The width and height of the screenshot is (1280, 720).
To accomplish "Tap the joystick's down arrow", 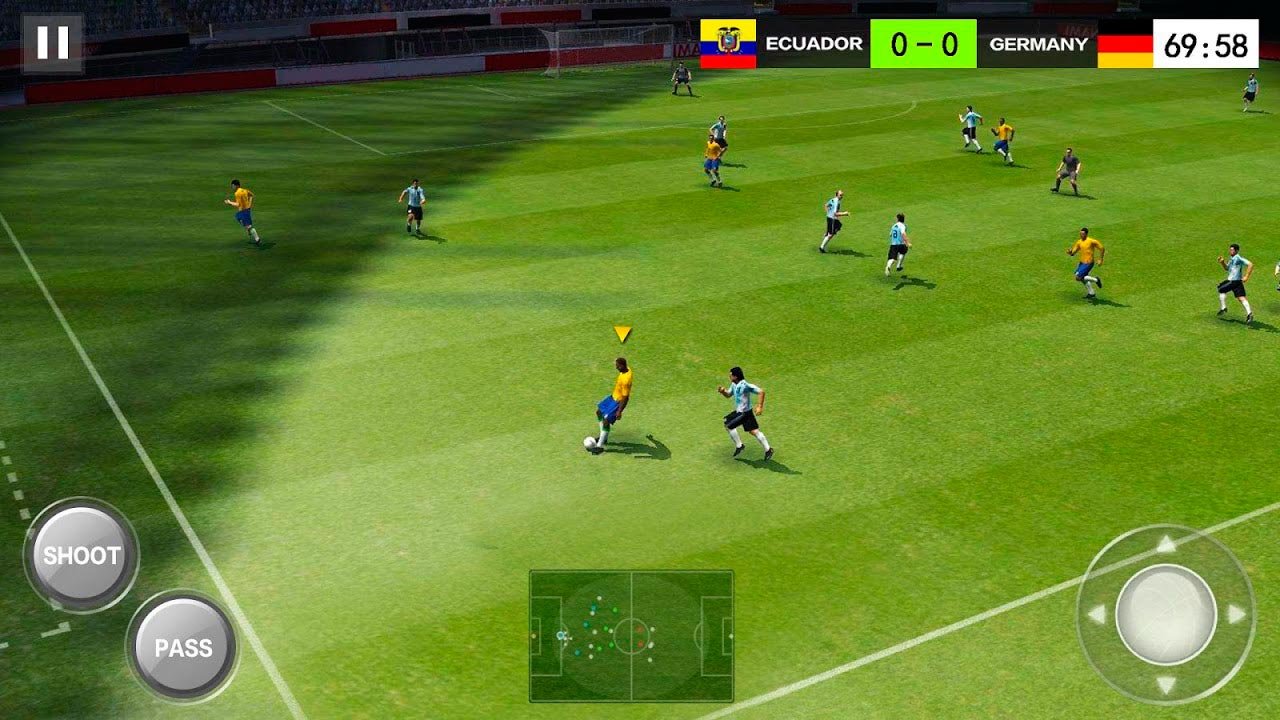I will click(1166, 685).
